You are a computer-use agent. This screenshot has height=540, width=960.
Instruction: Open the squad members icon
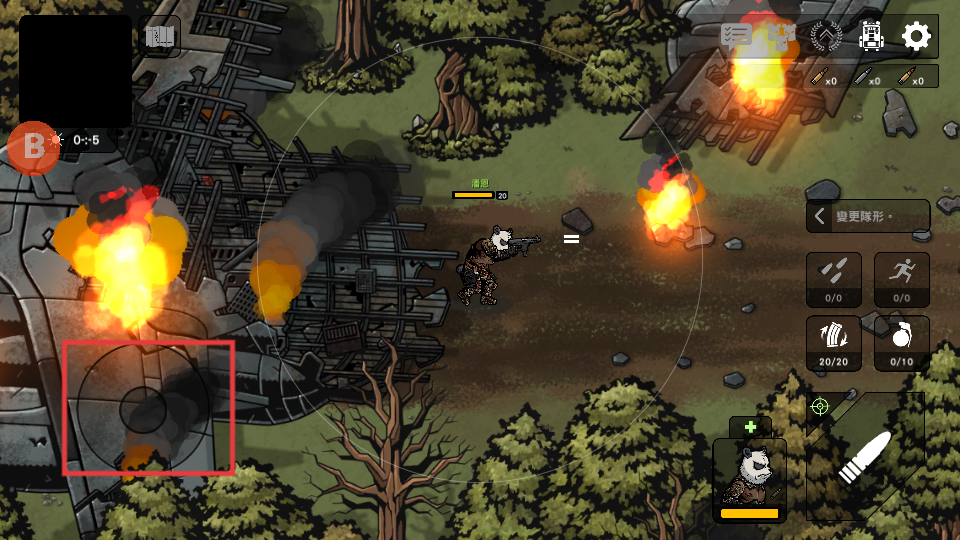click(781, 37)
